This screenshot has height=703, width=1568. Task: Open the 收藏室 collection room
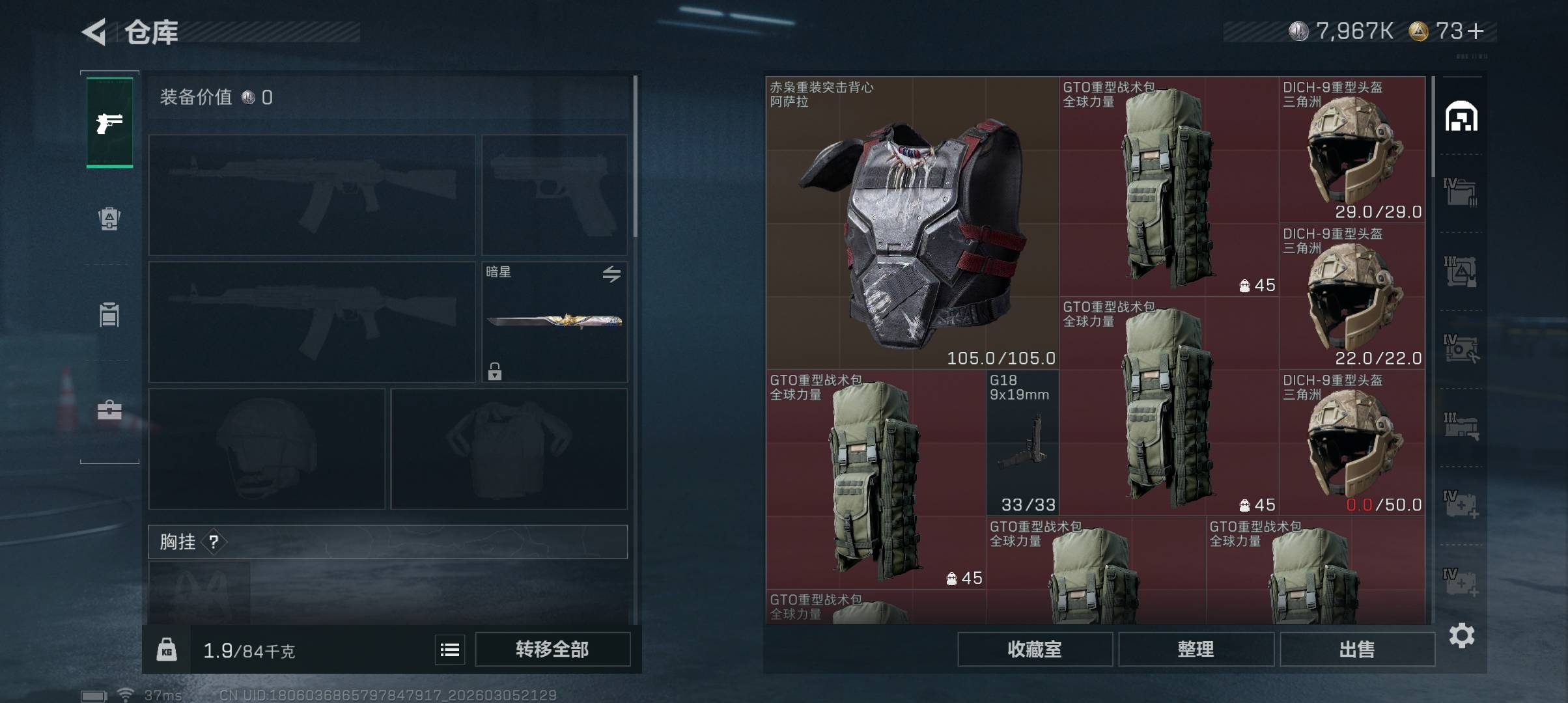point(1034,649)
